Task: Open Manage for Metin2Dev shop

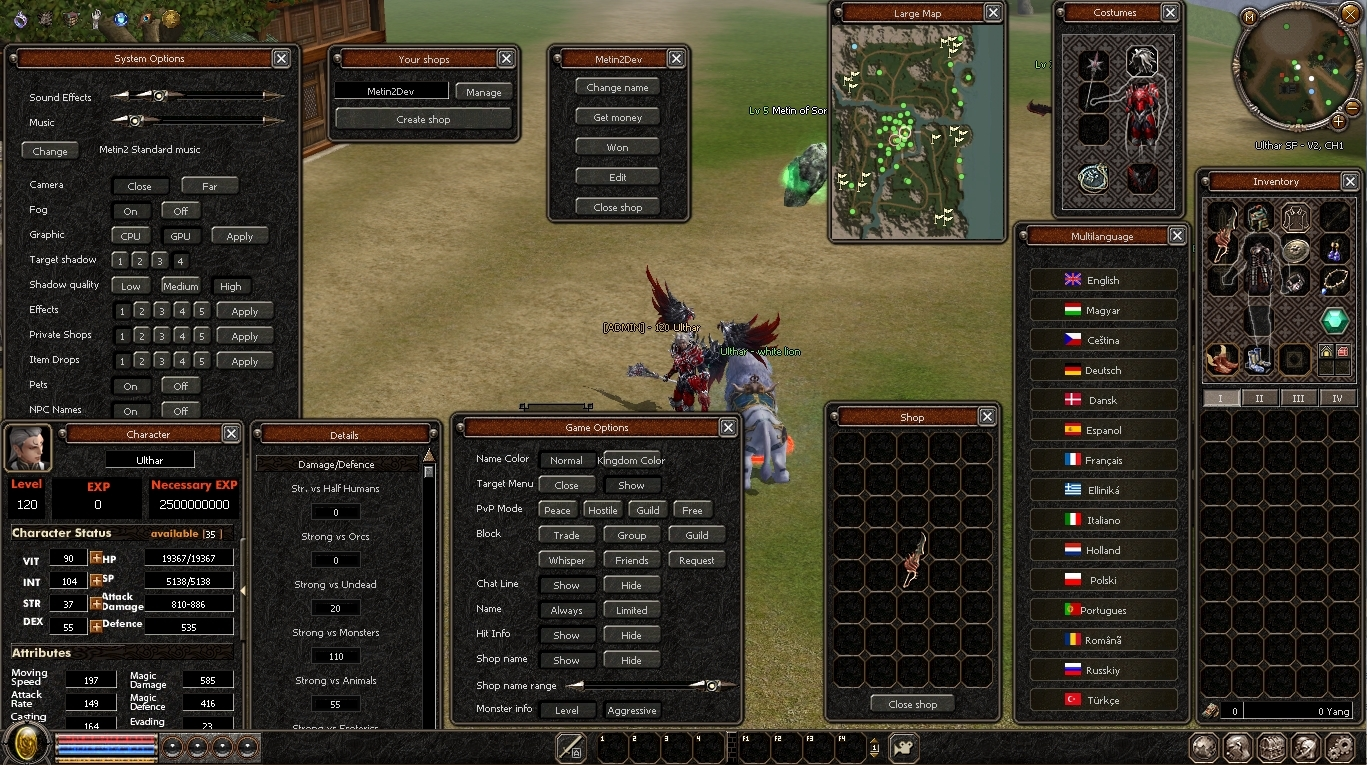Action: coord(484,92)
